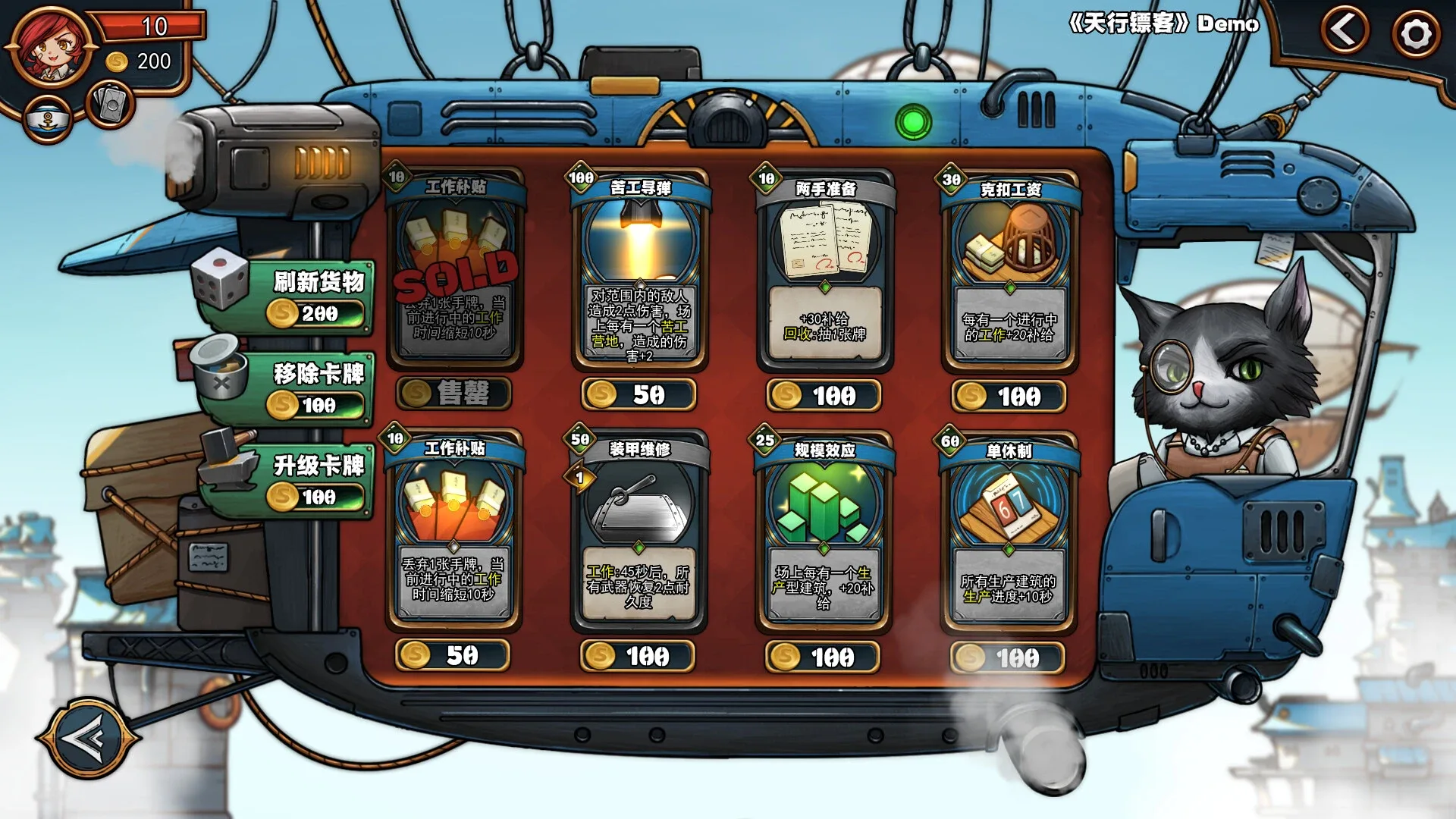This screenshot has width=1456, height=819.
Task: Click the anvil icon for card upgrades
Action: click(x=227, y=466)
